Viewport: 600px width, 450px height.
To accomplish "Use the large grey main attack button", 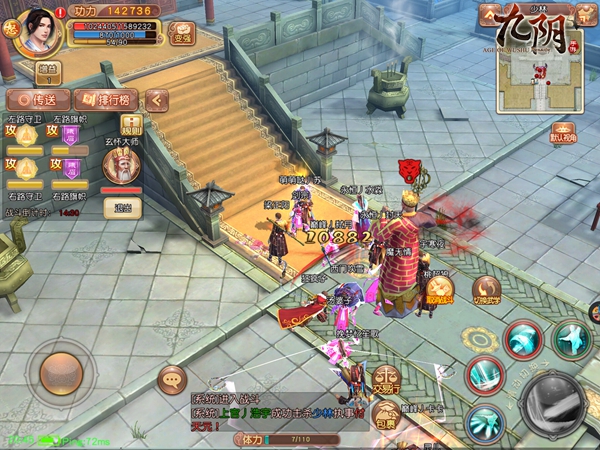I will pos(554,403).
